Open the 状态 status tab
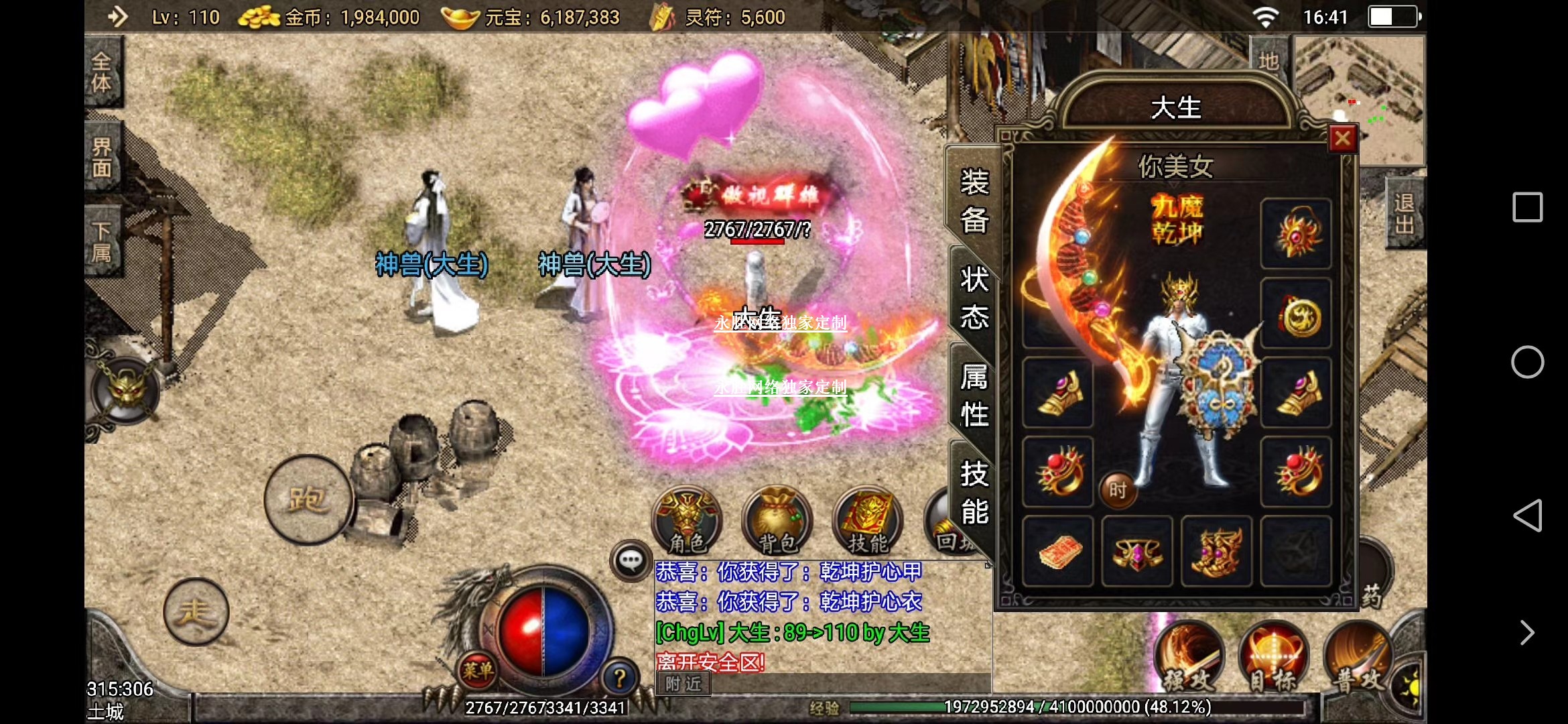This screenshot has height=724, width=1568. (x=974, y=298)
